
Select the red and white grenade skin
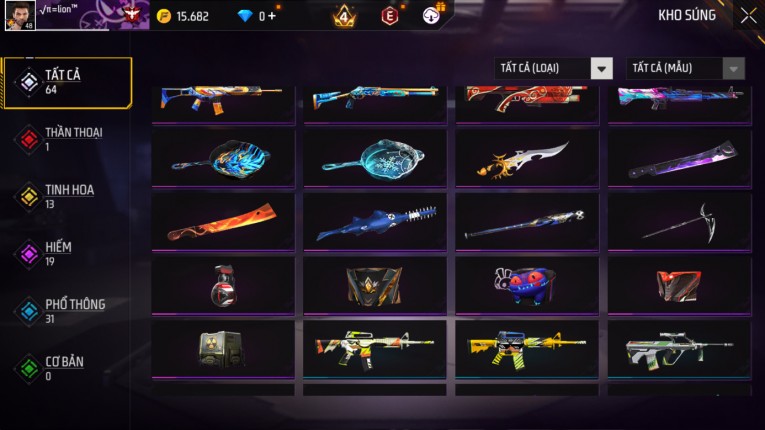tap(223, 285)
